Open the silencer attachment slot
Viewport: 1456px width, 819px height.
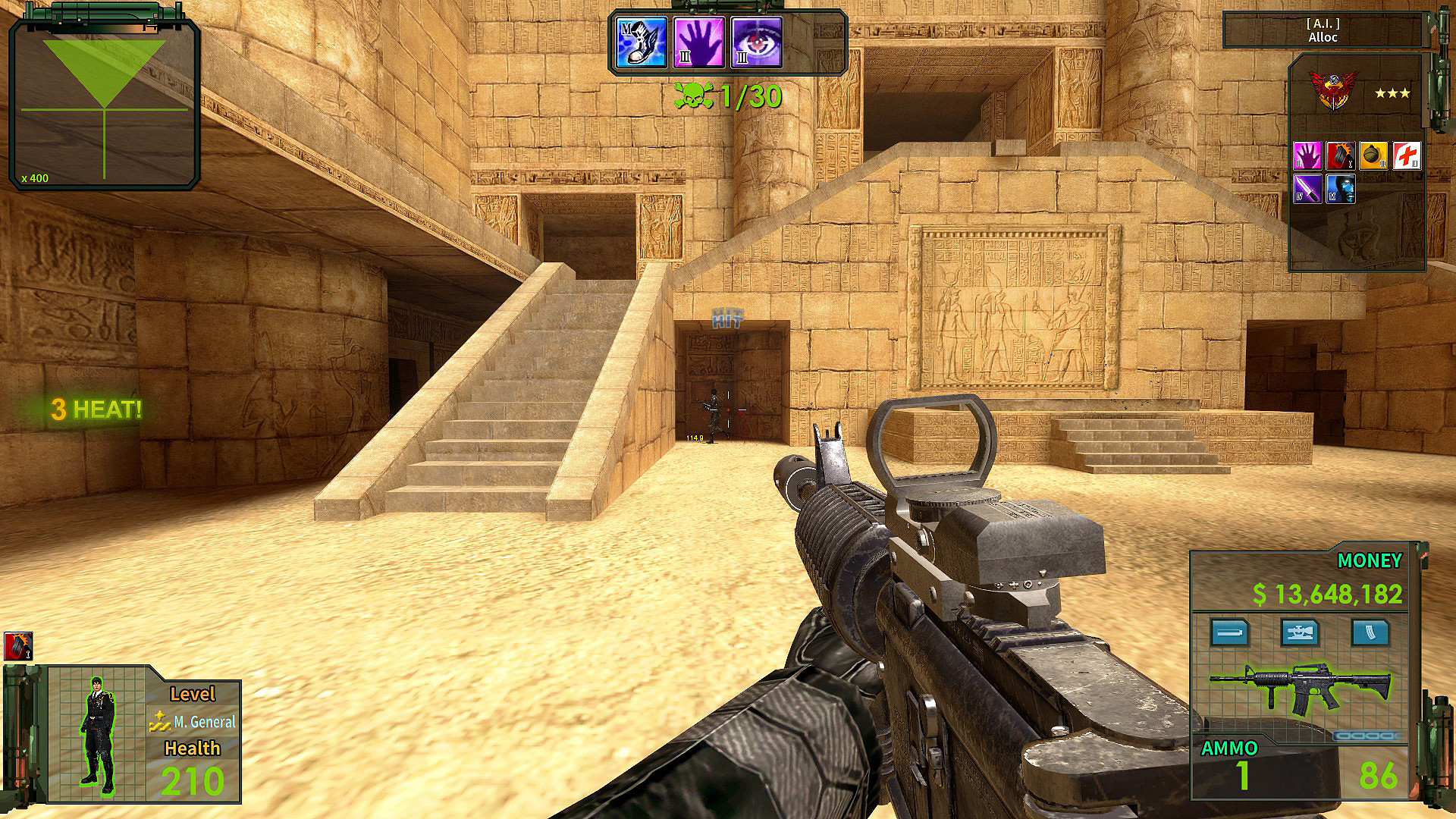1229,632
